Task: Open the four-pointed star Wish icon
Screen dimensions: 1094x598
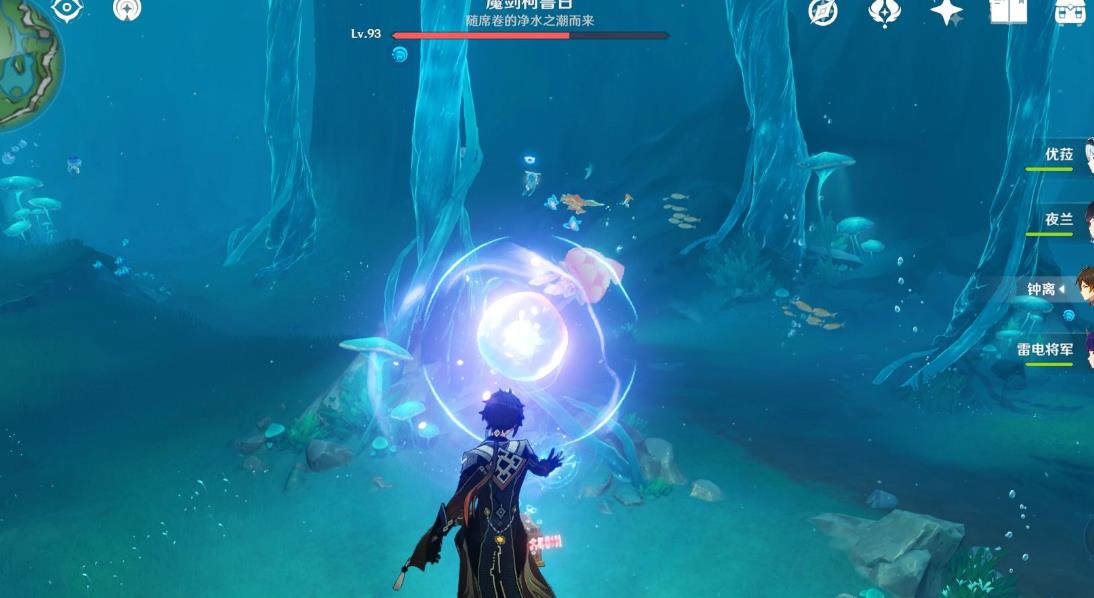Action: [x=946, y=11]
